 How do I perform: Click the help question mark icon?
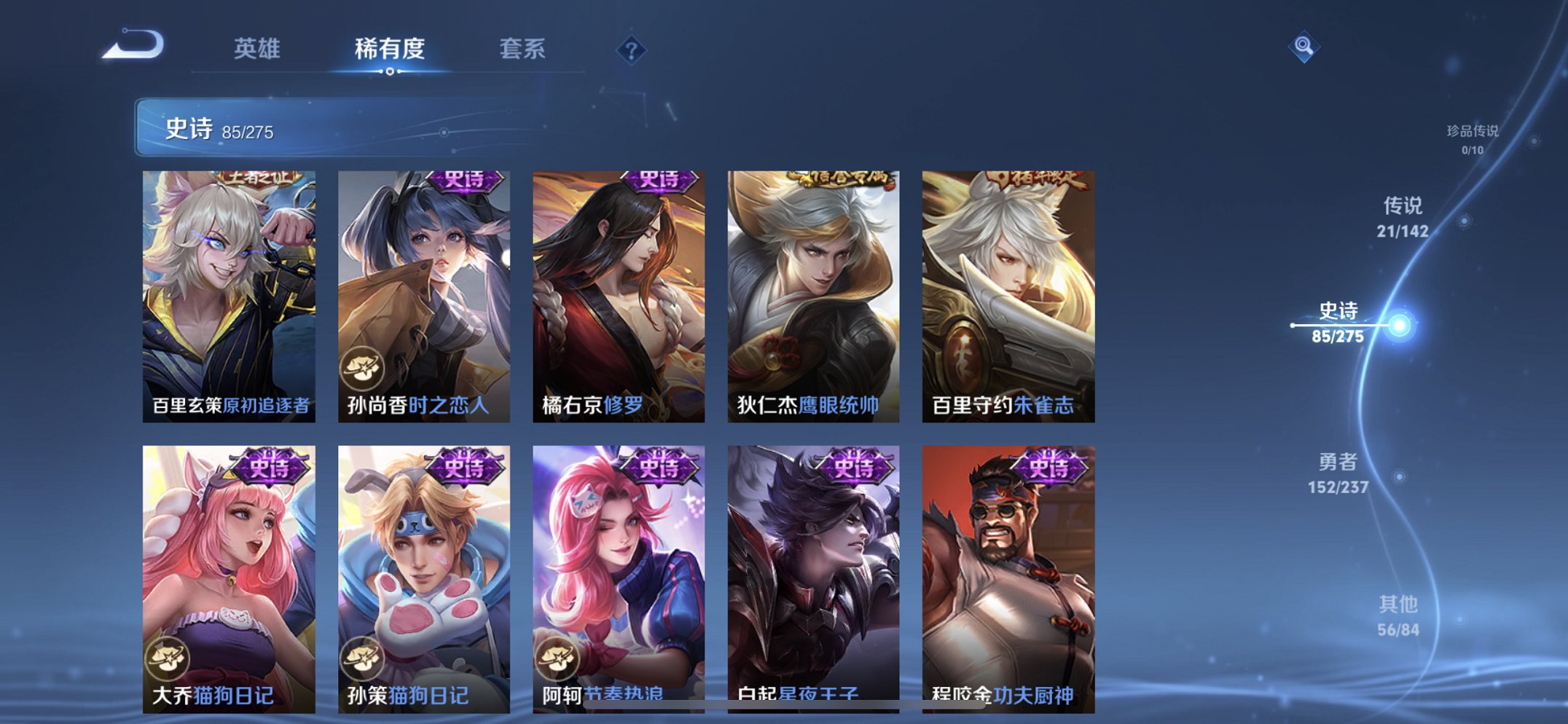point(632,50)
